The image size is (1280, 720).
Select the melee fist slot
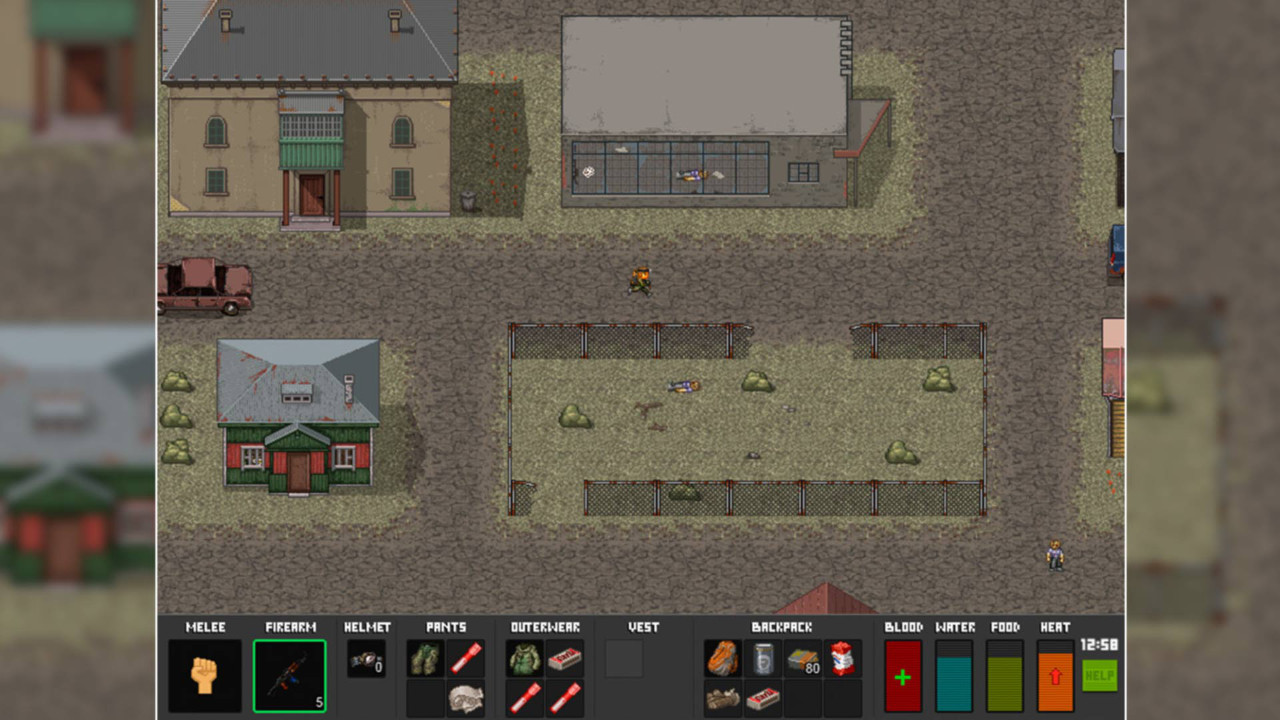(204, 676)
